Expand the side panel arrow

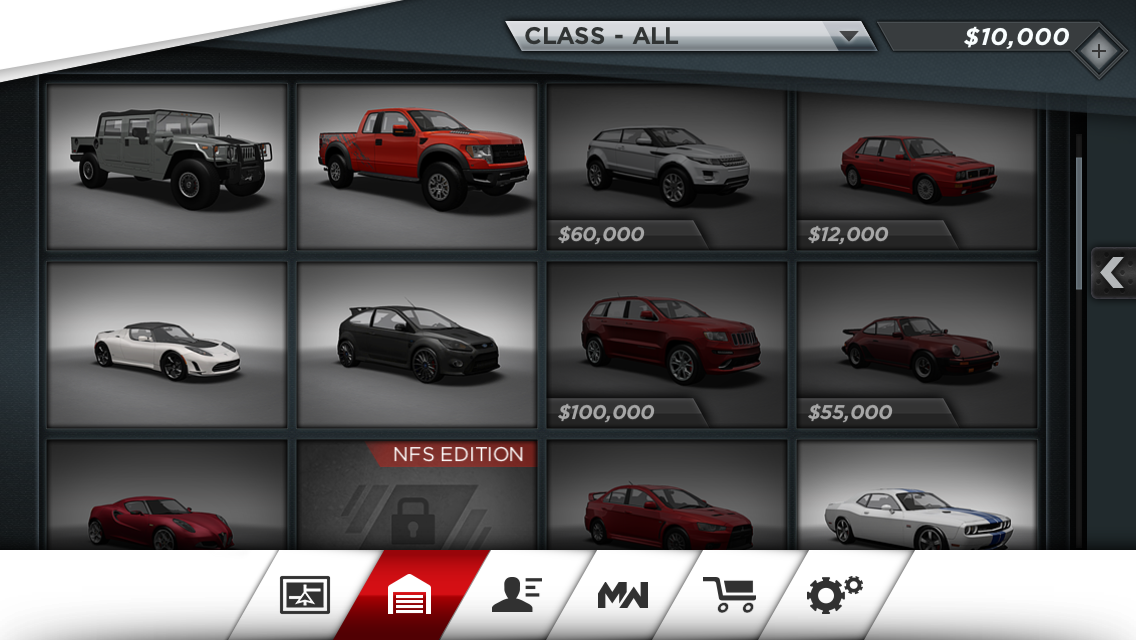pyautogui.click(x=1112, y=272)
